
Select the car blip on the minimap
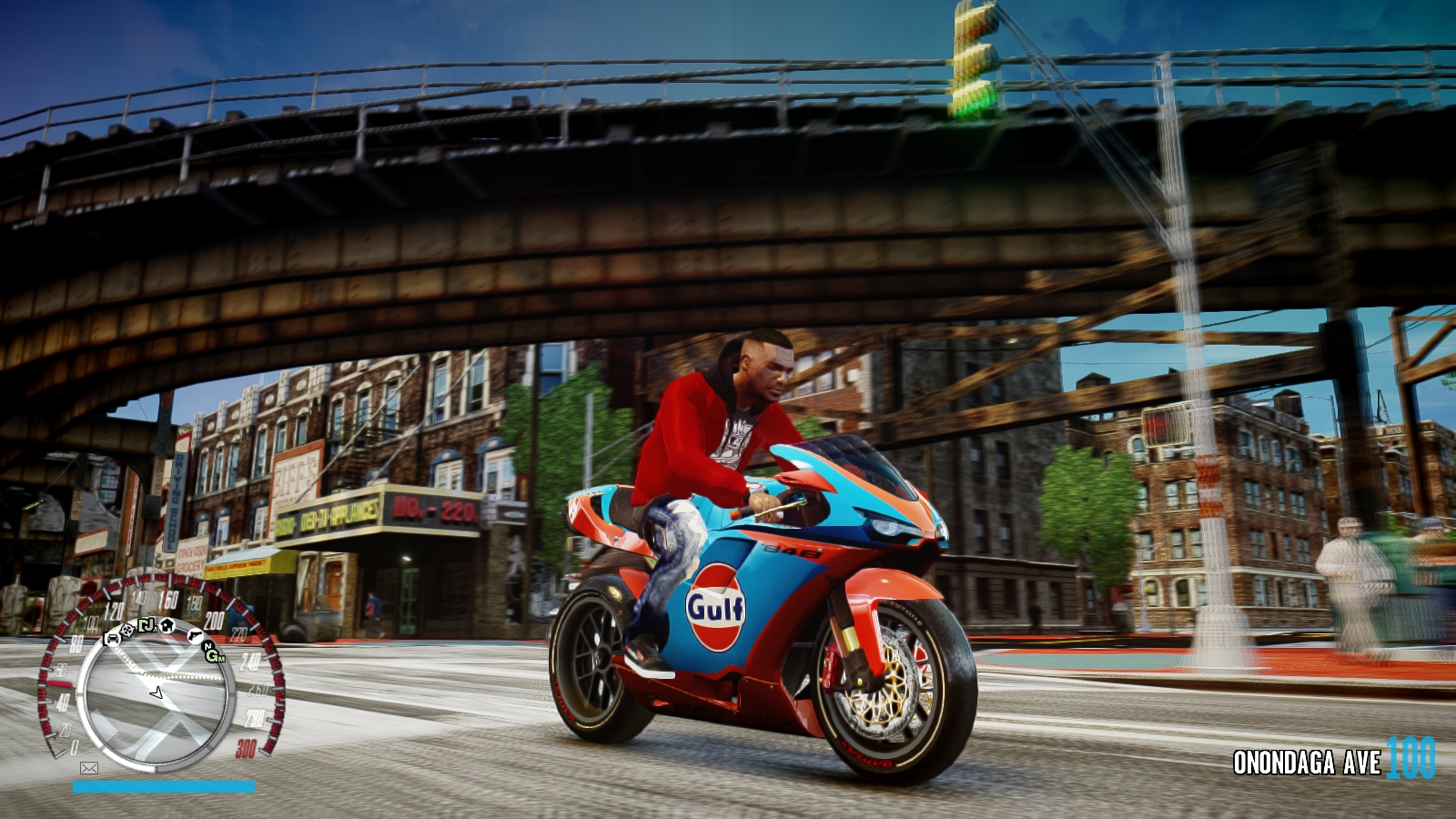113,639
